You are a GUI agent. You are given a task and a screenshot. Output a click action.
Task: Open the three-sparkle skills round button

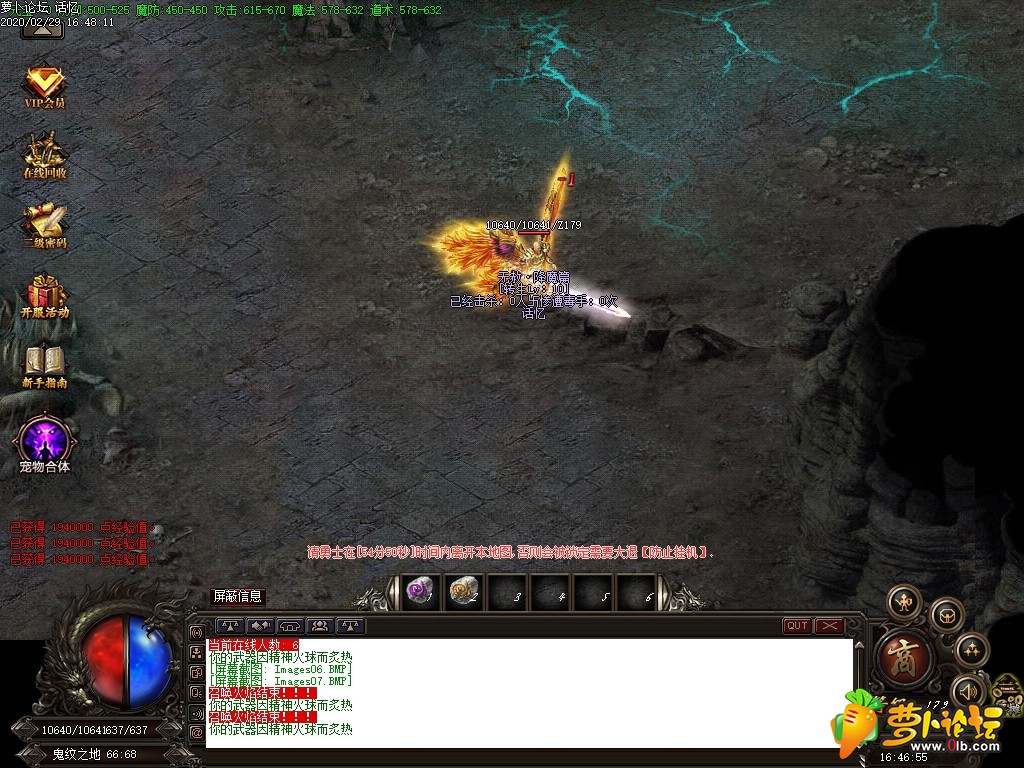[x=971, y=650]
